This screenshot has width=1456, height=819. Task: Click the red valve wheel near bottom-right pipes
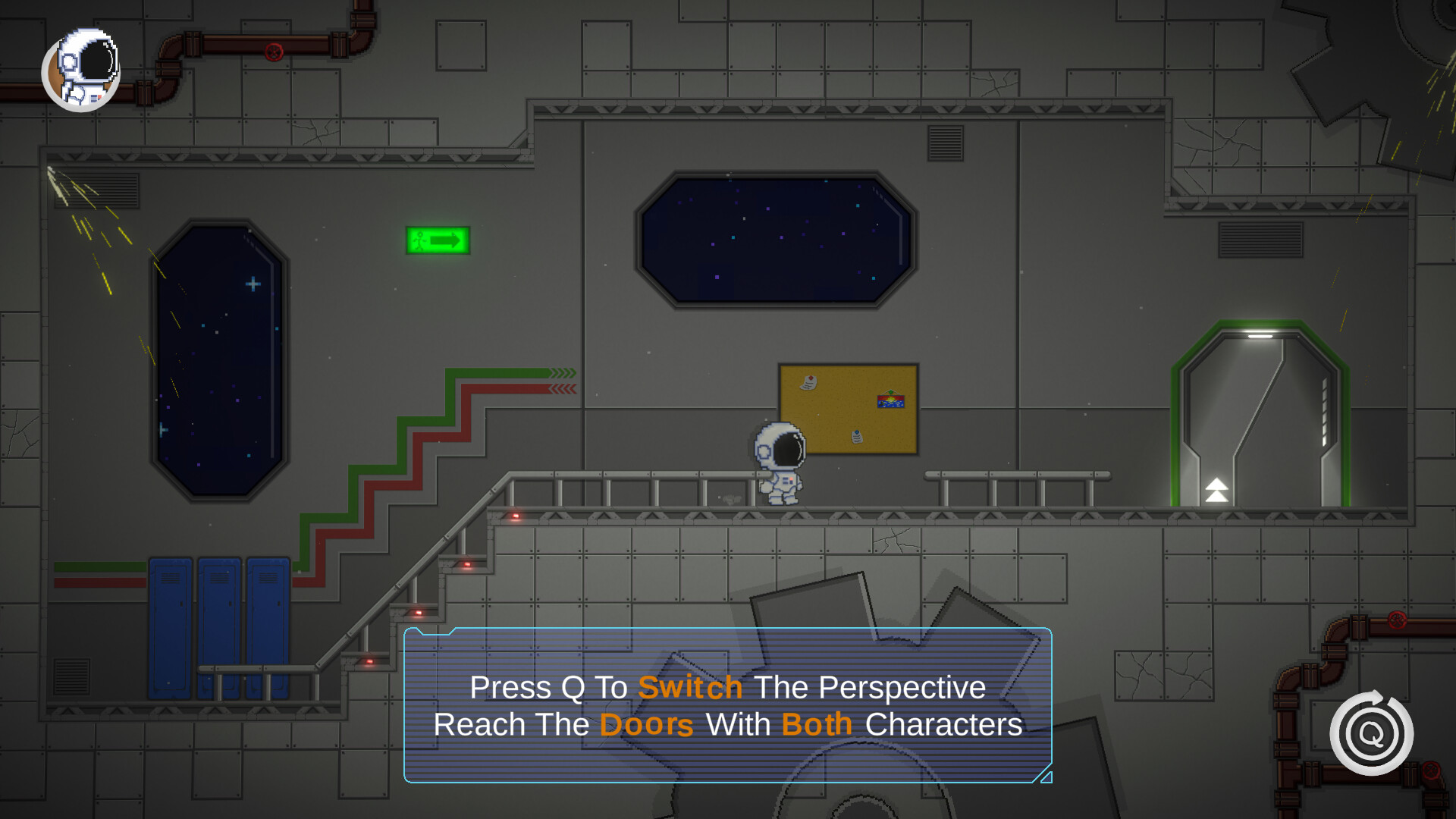pyautogui.click(x=1399, y=621)
